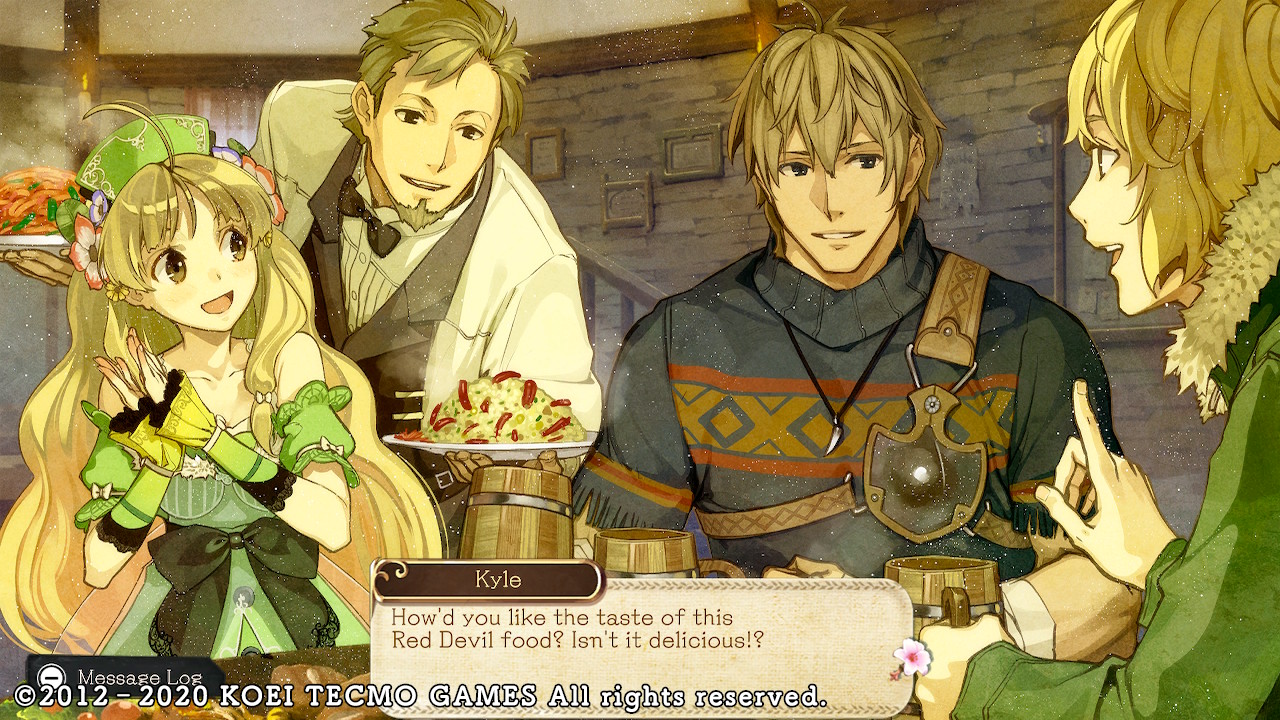Screen dimensions: 1280x720
Task: Open the Message Log
Action: (122, 676)
